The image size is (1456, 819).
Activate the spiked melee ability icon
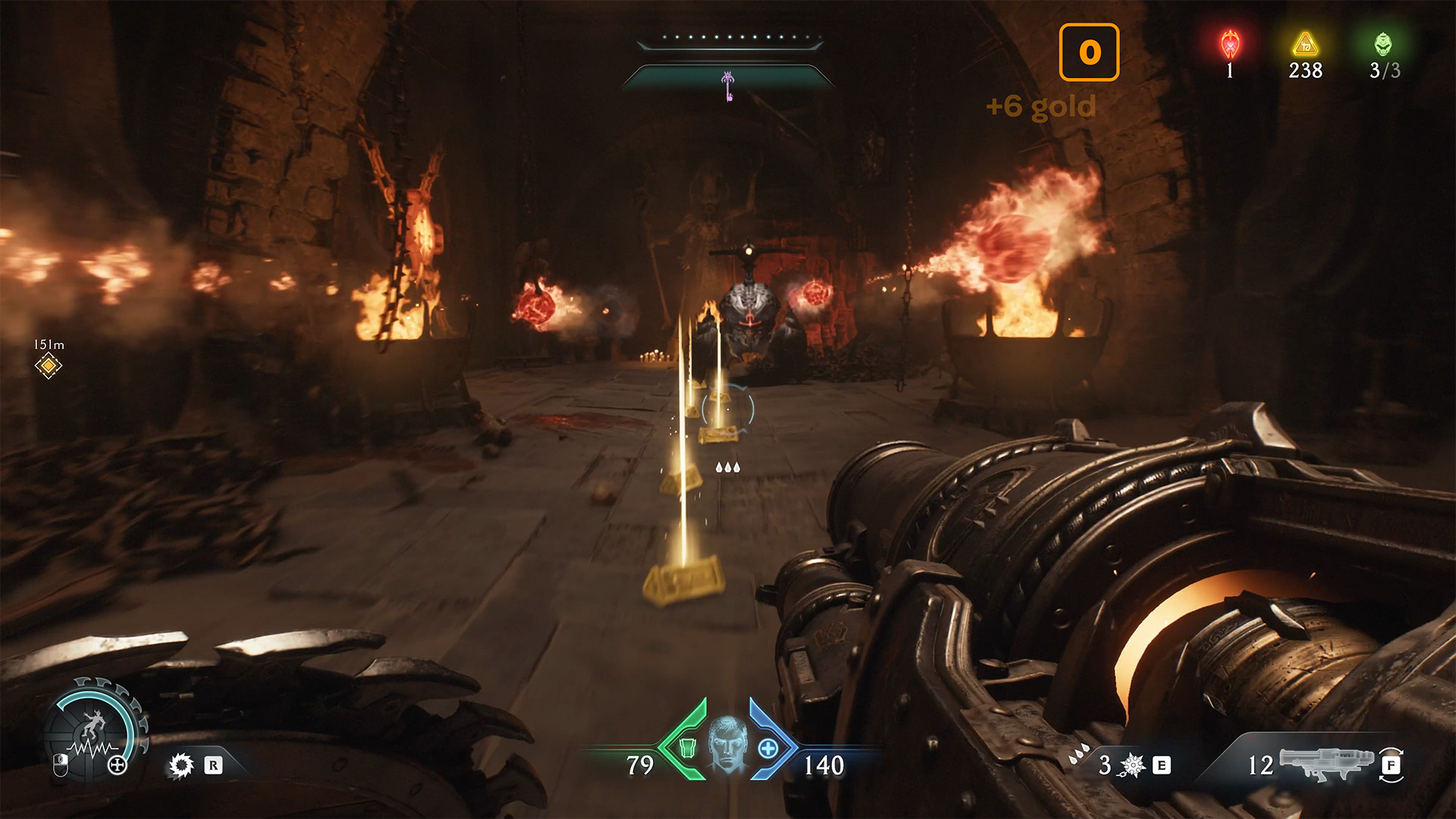pyautogui.click(x=1133, y=765)
